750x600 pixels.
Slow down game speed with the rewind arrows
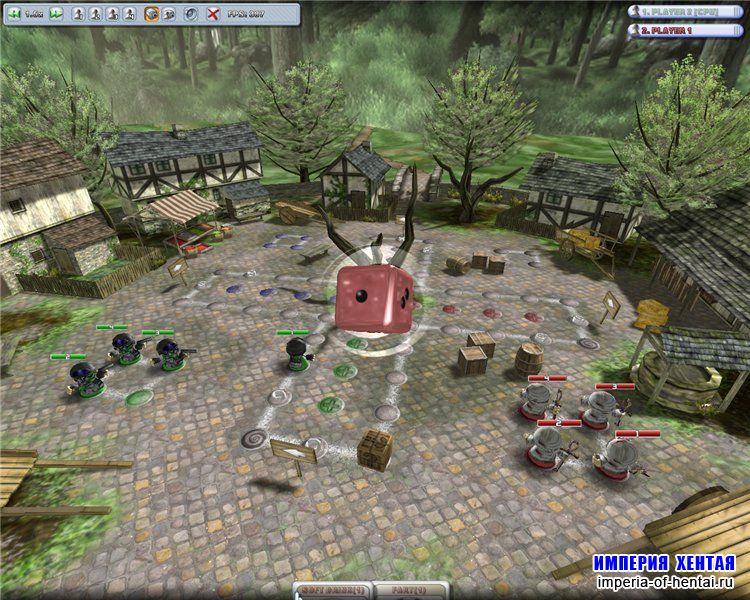pyautogui.click(x=12, y=14)
